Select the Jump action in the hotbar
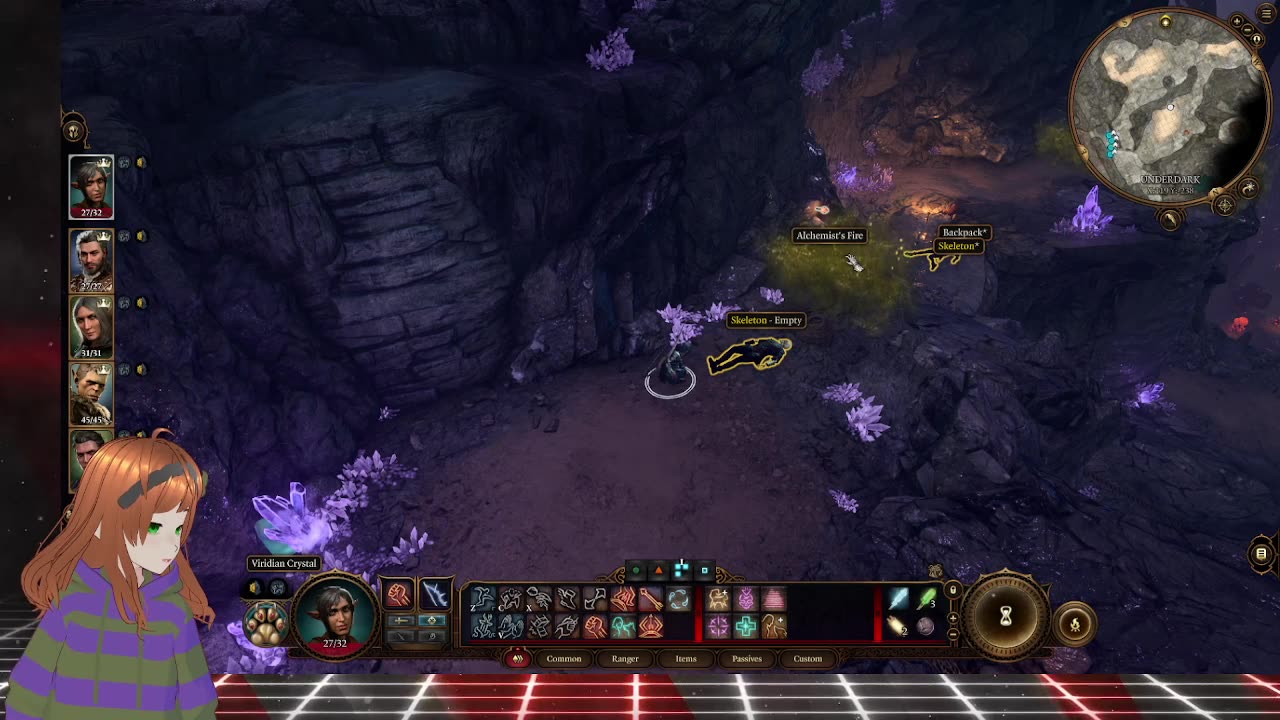This screenshot has width=1280, height=720. [x=482, y=597]
